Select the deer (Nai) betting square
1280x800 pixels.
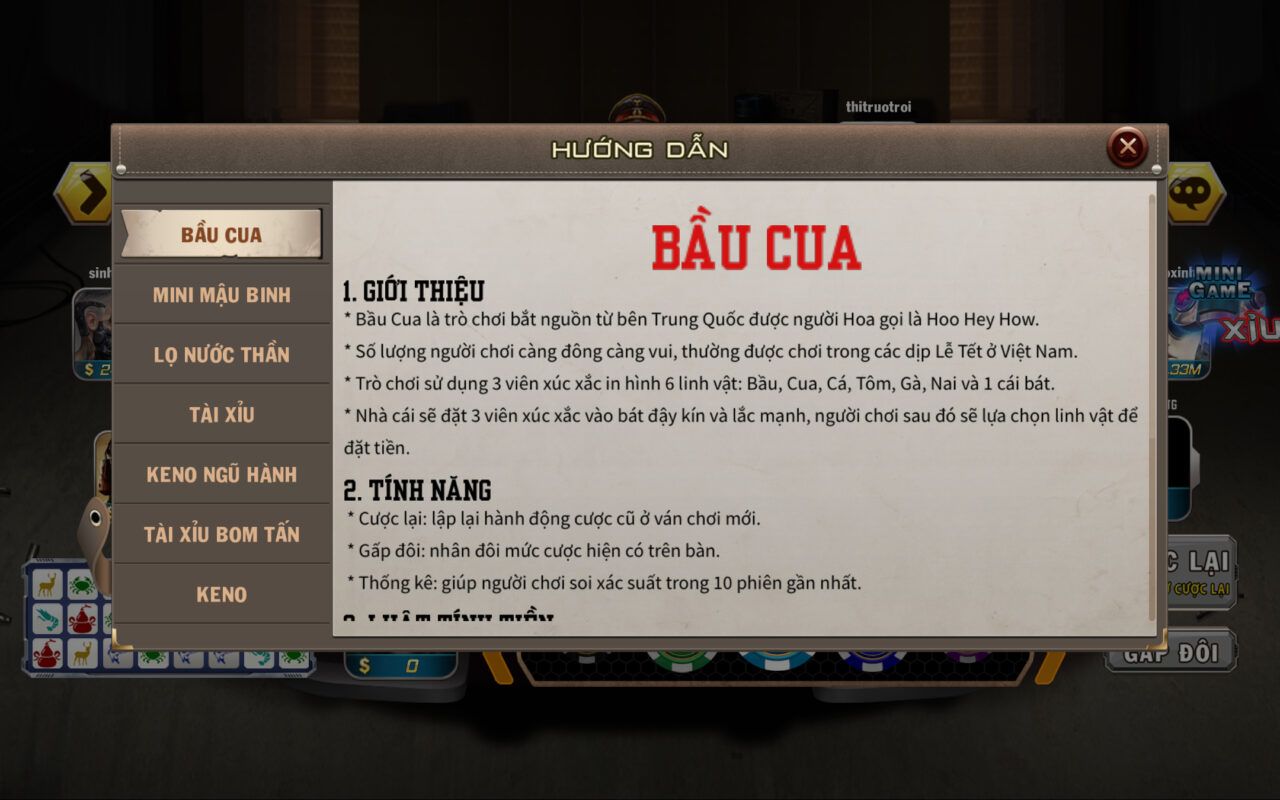[48, 583]
